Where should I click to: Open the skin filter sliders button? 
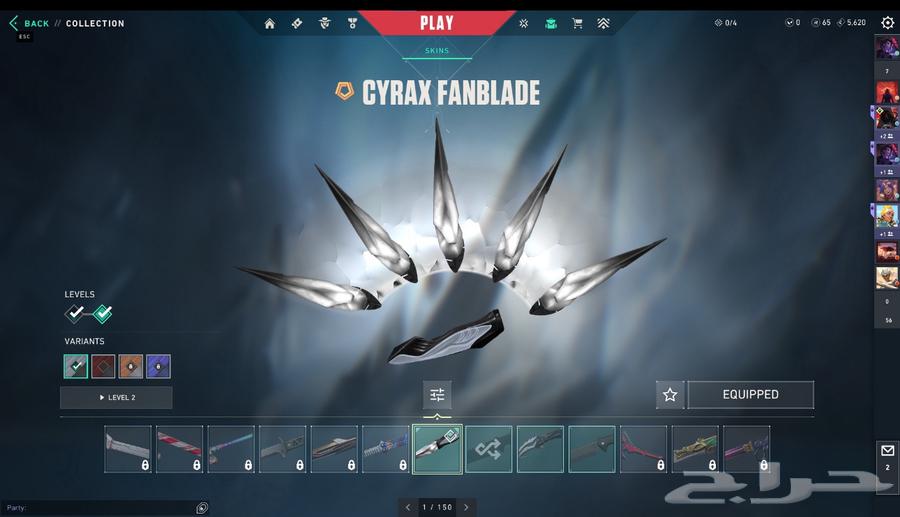[437, 395]
